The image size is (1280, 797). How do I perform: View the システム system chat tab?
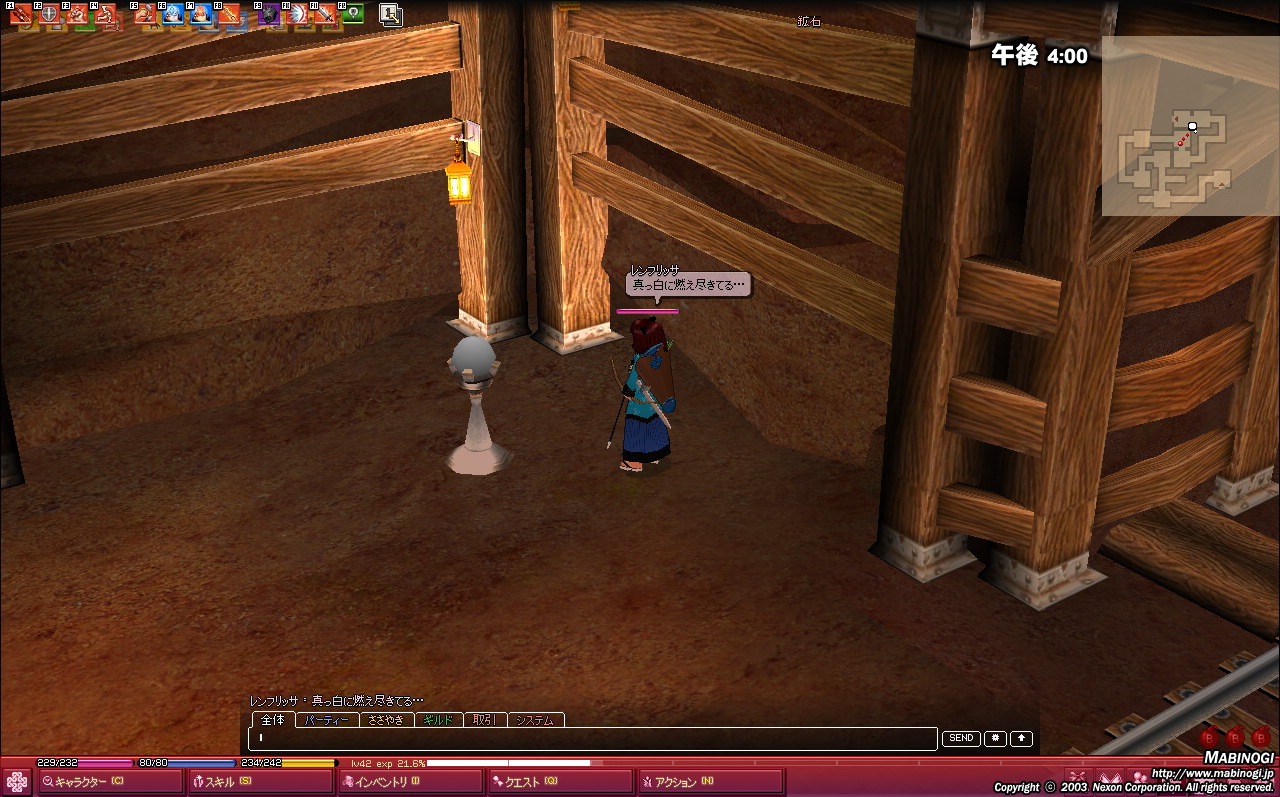point(536,720)
